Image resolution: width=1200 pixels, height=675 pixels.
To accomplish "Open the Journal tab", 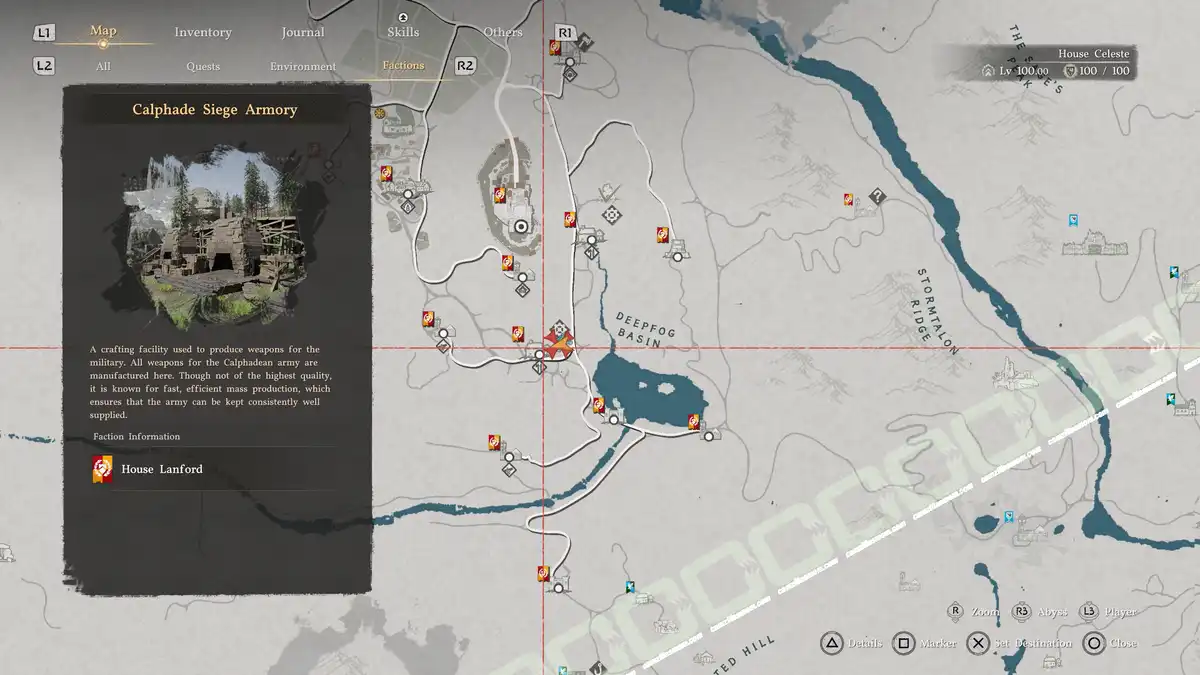I will (x=302, y=32).
